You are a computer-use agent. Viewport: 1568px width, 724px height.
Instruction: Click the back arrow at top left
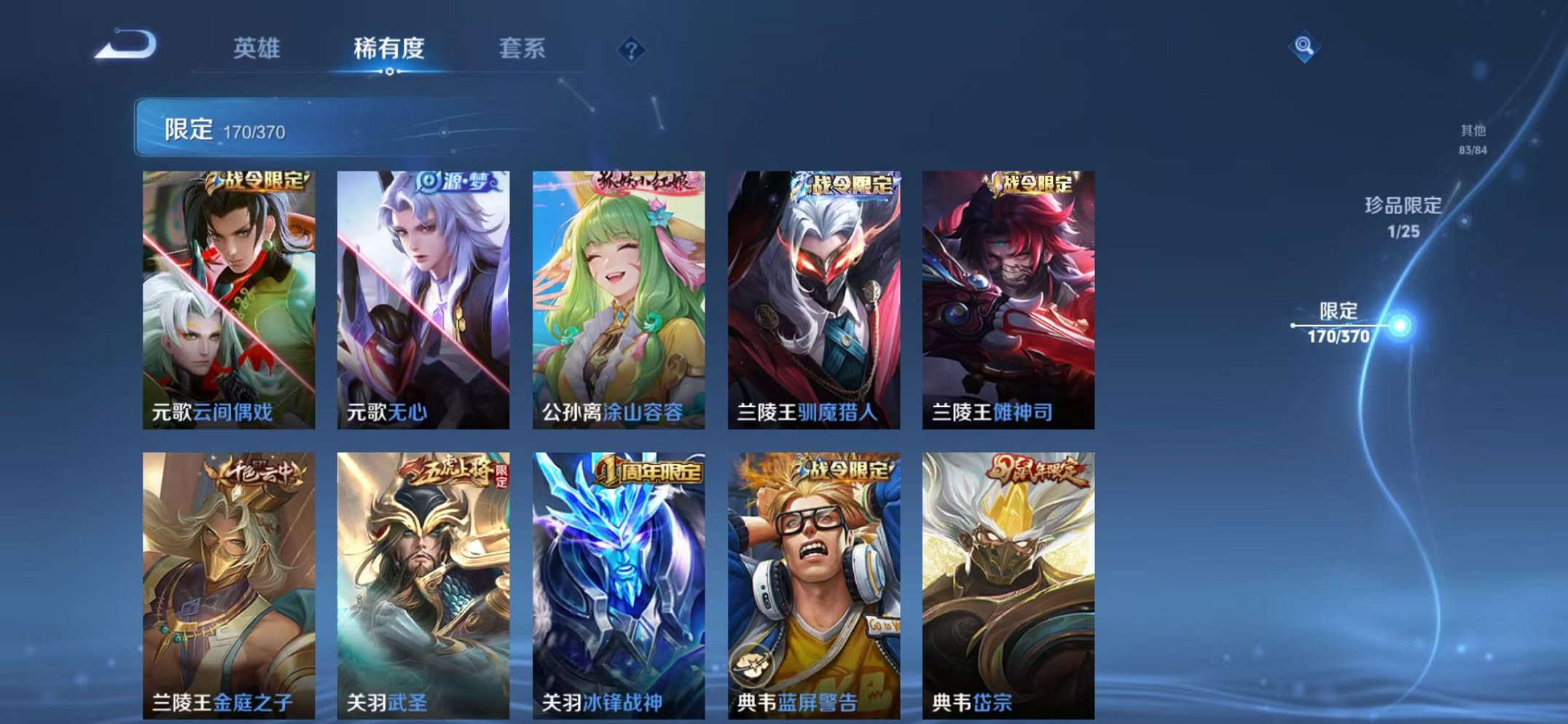click(x=125, y=46)
